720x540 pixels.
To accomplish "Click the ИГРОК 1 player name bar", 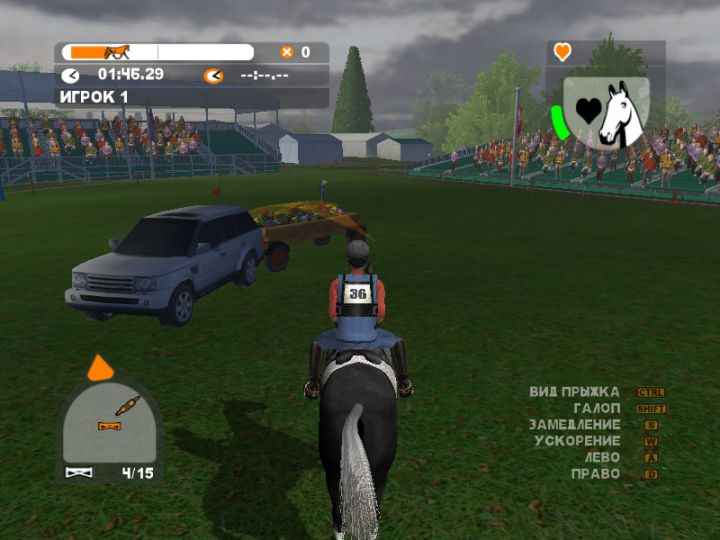I will [x=191, y=97].
